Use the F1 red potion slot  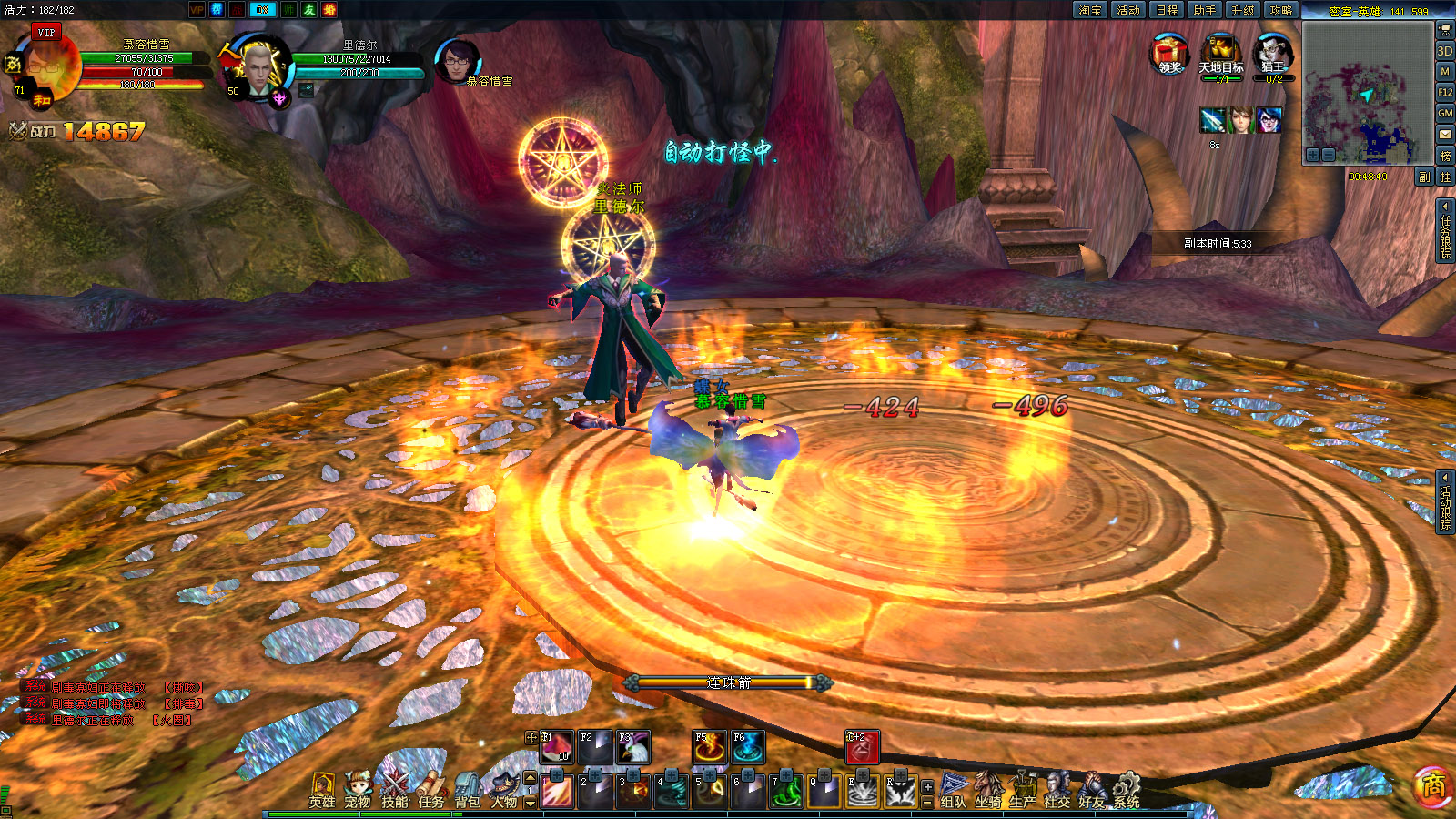(x=556, y=747)
